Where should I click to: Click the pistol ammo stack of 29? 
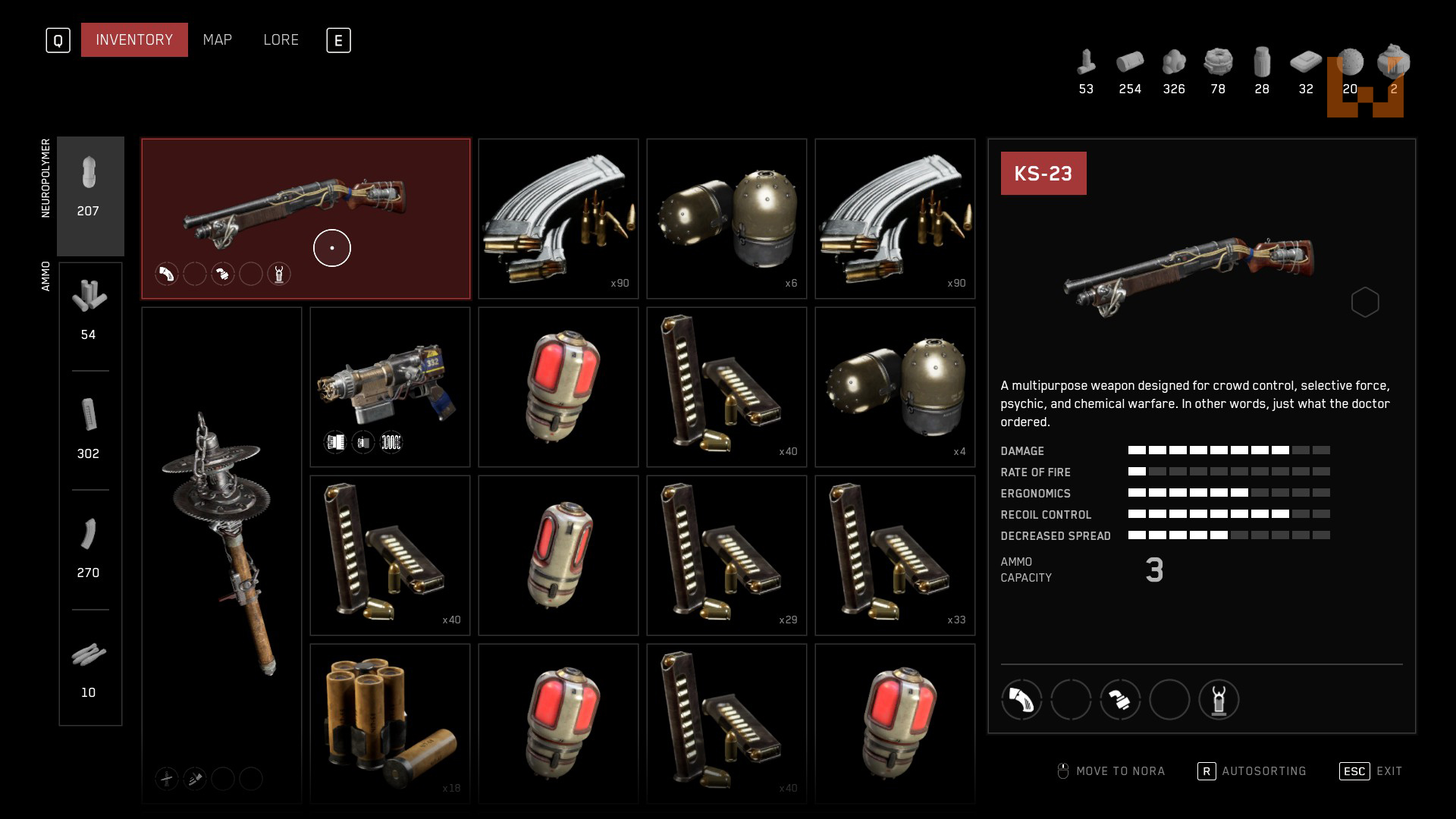click(726, 555)
